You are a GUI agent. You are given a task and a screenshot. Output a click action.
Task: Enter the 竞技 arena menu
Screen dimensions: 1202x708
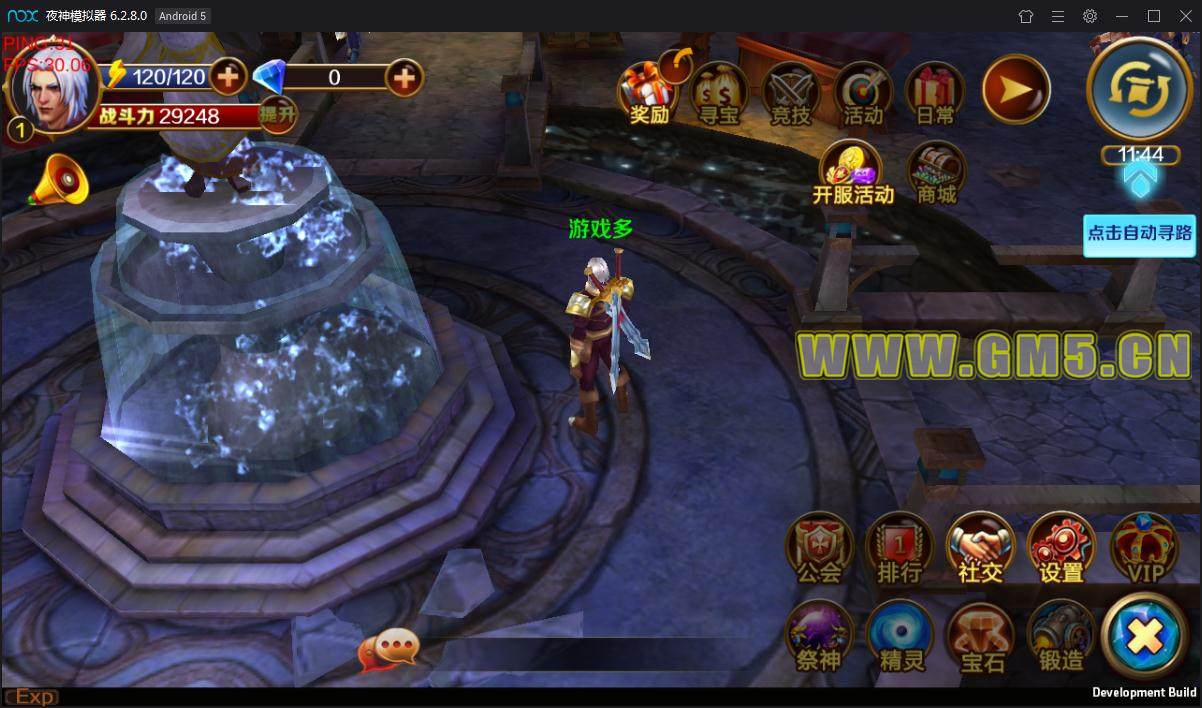(791, 93)
